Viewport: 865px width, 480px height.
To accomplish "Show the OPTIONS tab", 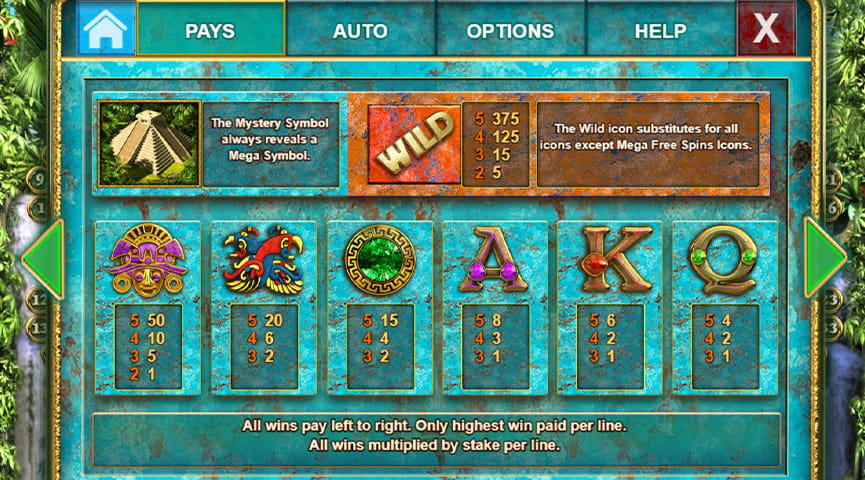I will point(510,30).
